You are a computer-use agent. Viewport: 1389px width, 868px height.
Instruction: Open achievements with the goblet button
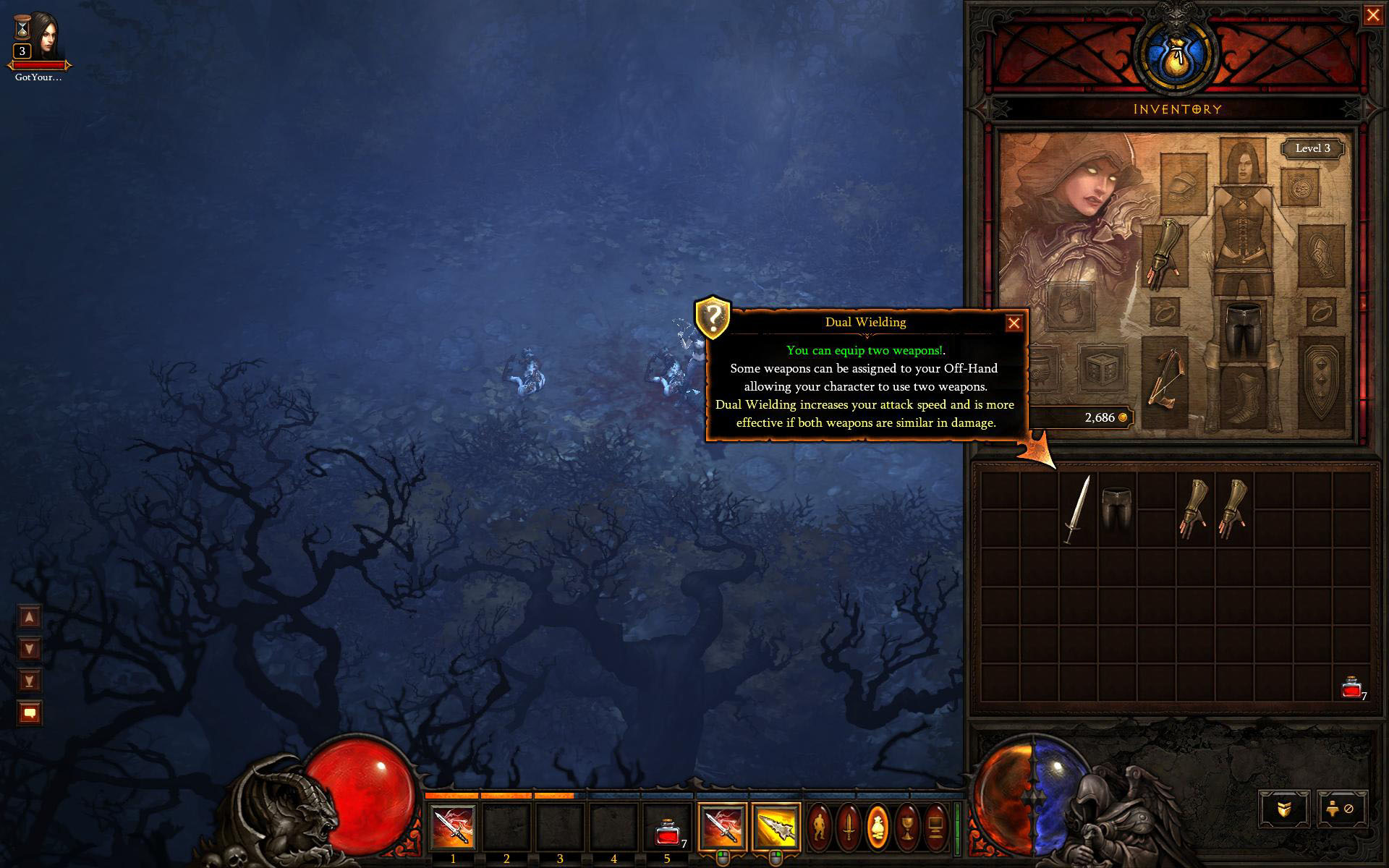click(906, 827)
